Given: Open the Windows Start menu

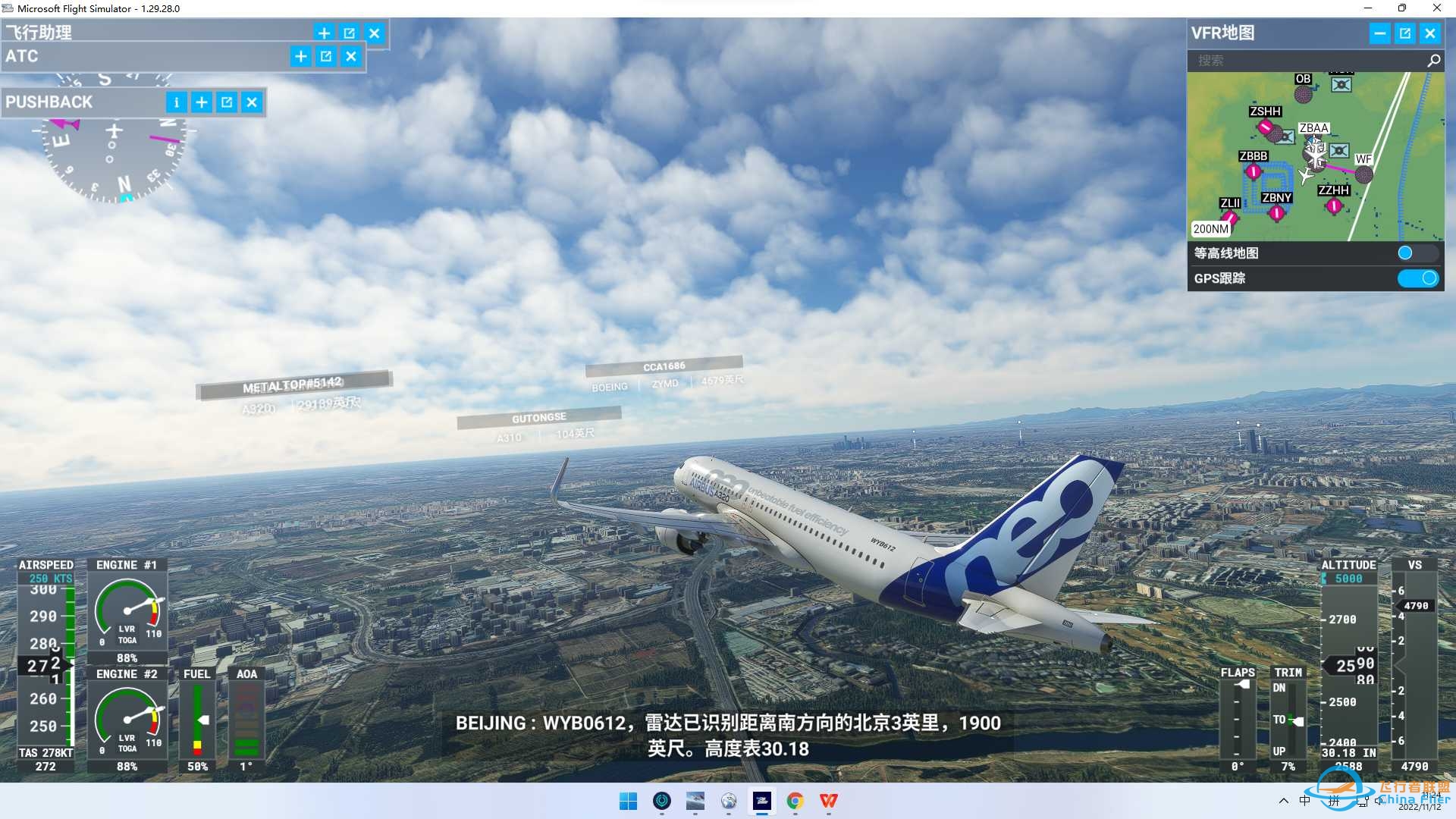Looking at the screenshot, I should [x=628, y=802].
